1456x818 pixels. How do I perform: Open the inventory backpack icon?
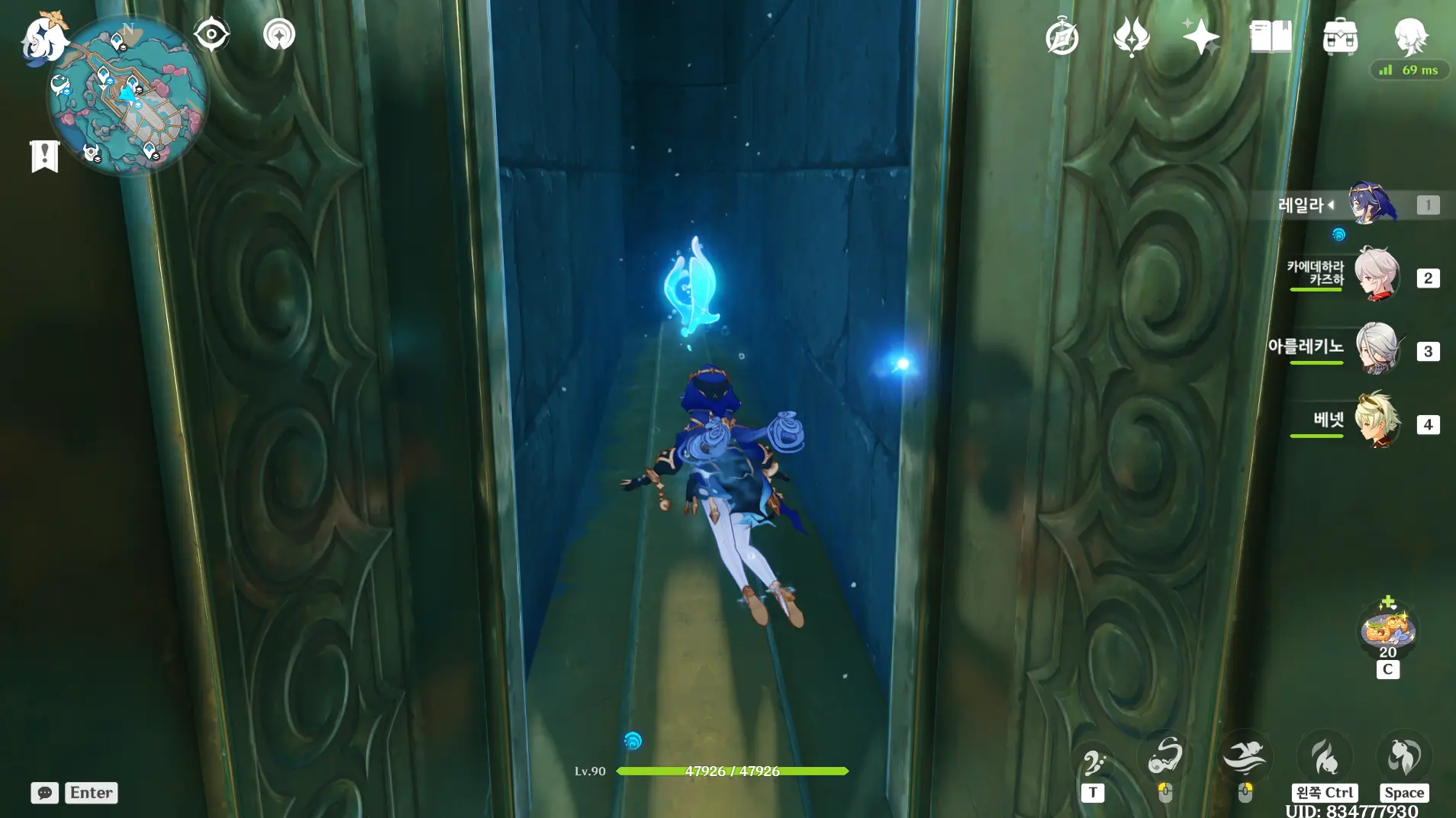[x=1340, y=37]
